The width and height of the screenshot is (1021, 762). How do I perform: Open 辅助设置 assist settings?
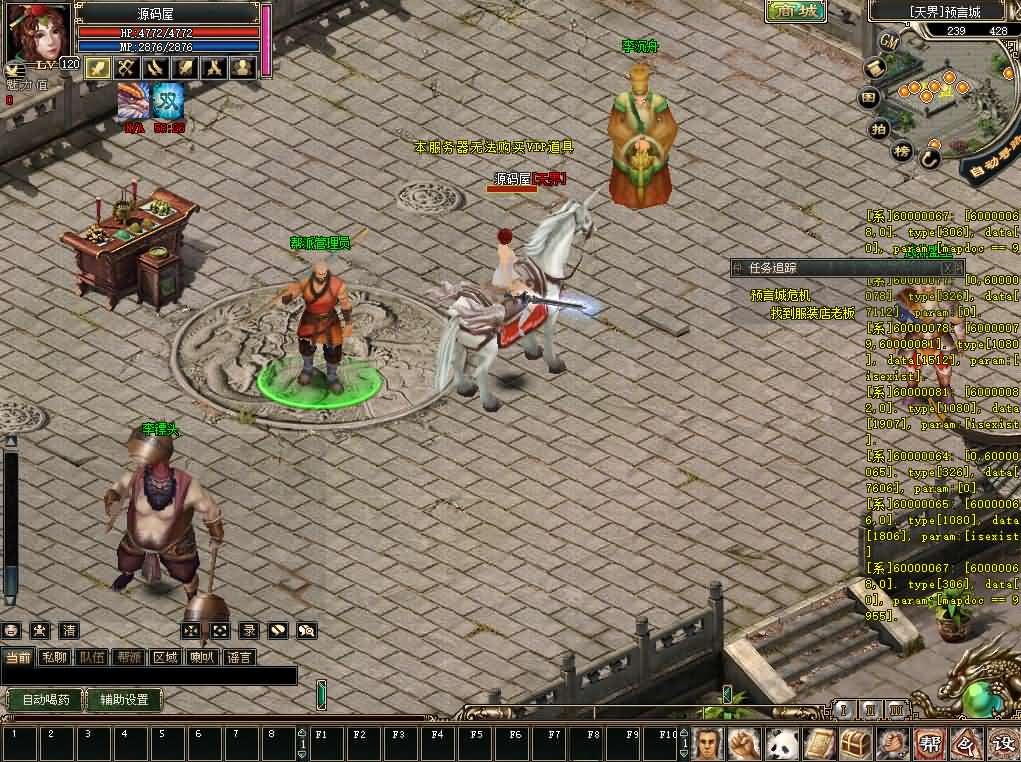(124, 700)
